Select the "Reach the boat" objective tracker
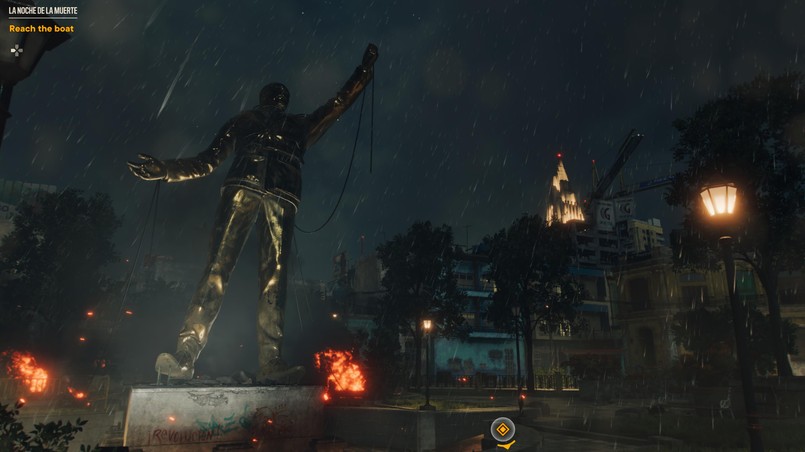This screenshot has height=452, width=805. click(42, 29)
